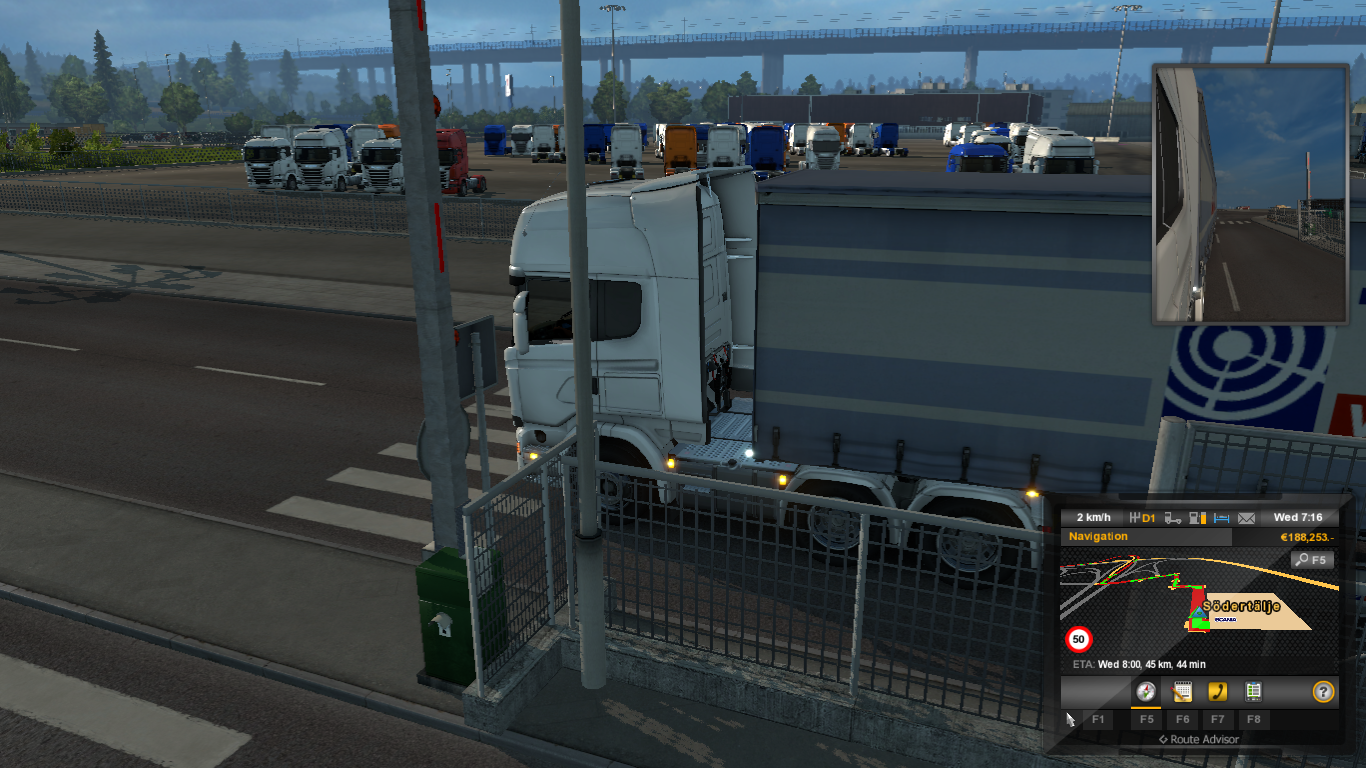
Task: Zoom the navigation map with magnifier button
Action: pyautogui.click(x=1312, y=560)
